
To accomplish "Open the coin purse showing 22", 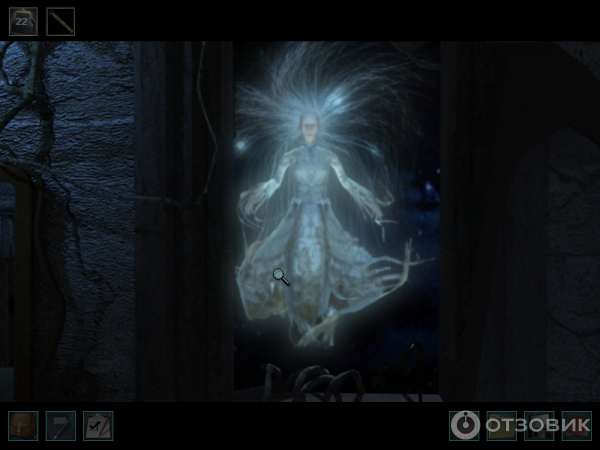I will point(23,21).
